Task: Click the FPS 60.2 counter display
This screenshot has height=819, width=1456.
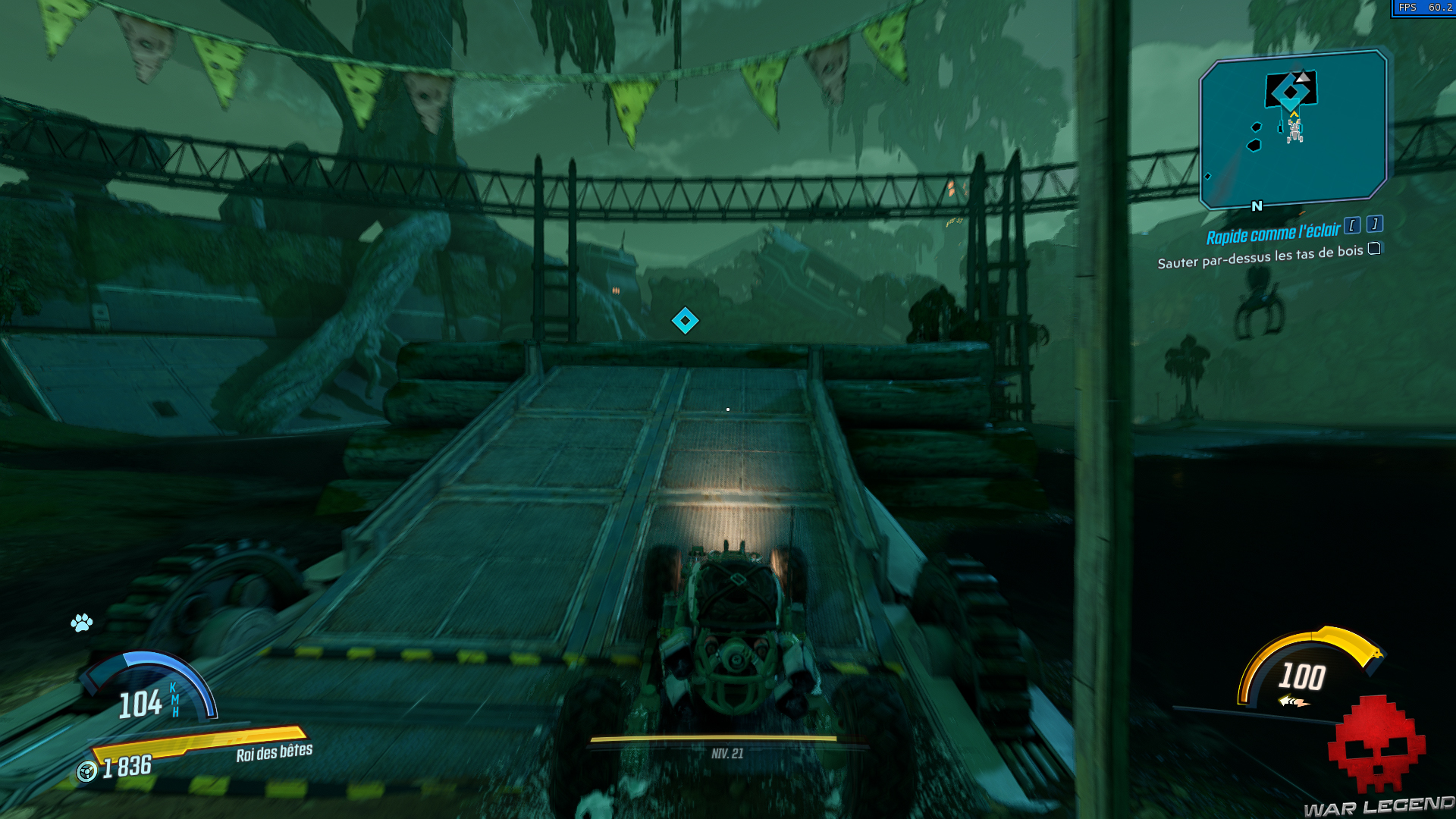Action: 1424,8
